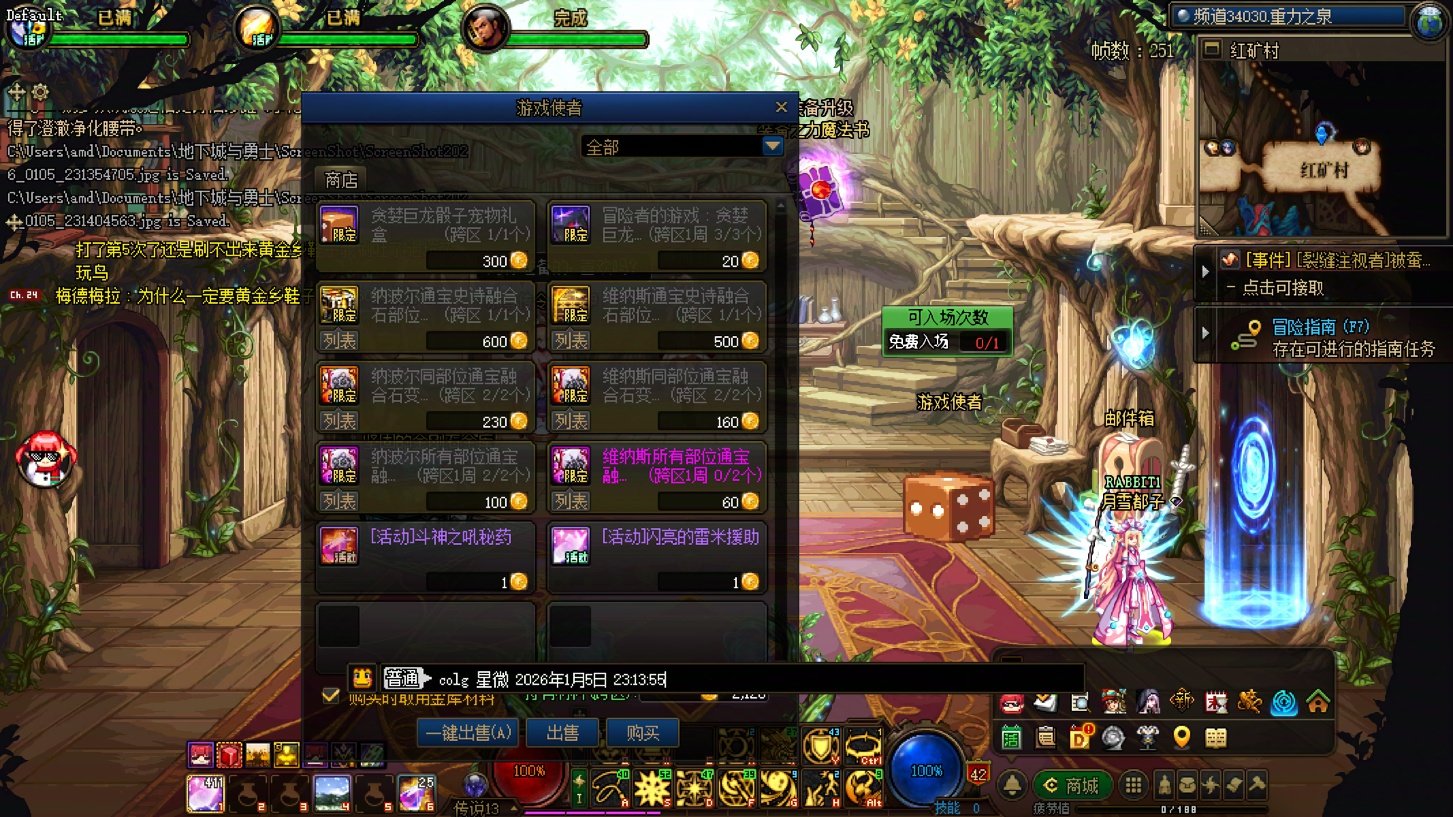This screenshot has height=817, width=1453.
Task: Click the 购买 buy button
Action: (x=642, y=733)
